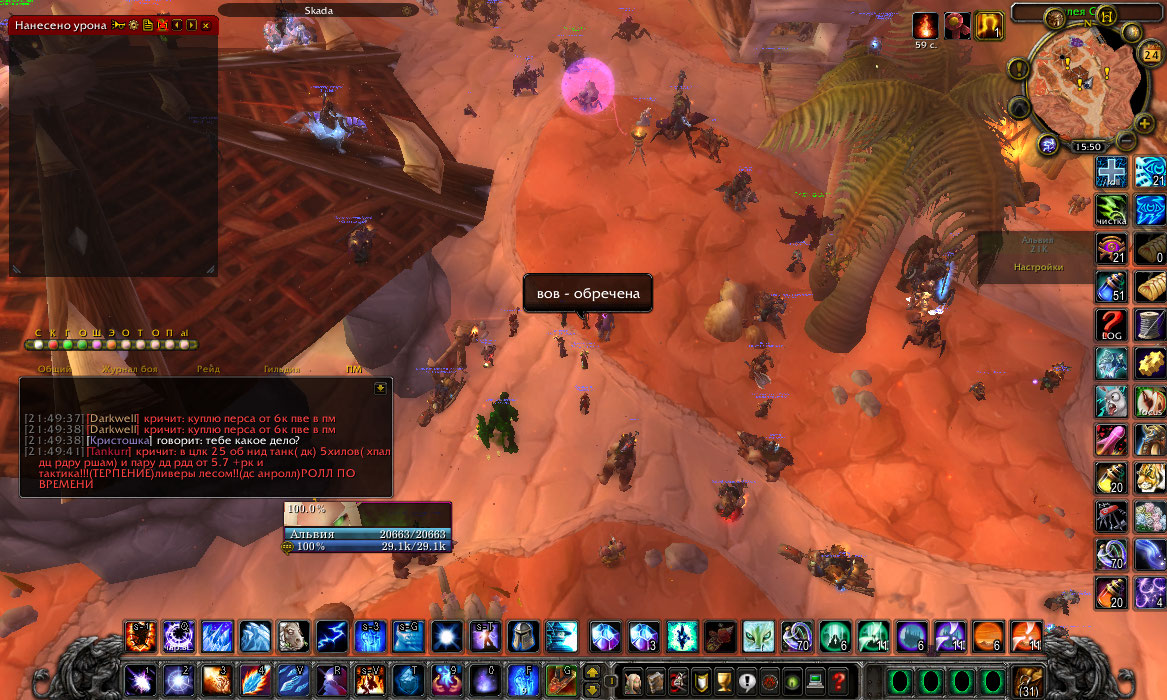
Task: Select the Рейд chat tab
Action: click(209, 369)
